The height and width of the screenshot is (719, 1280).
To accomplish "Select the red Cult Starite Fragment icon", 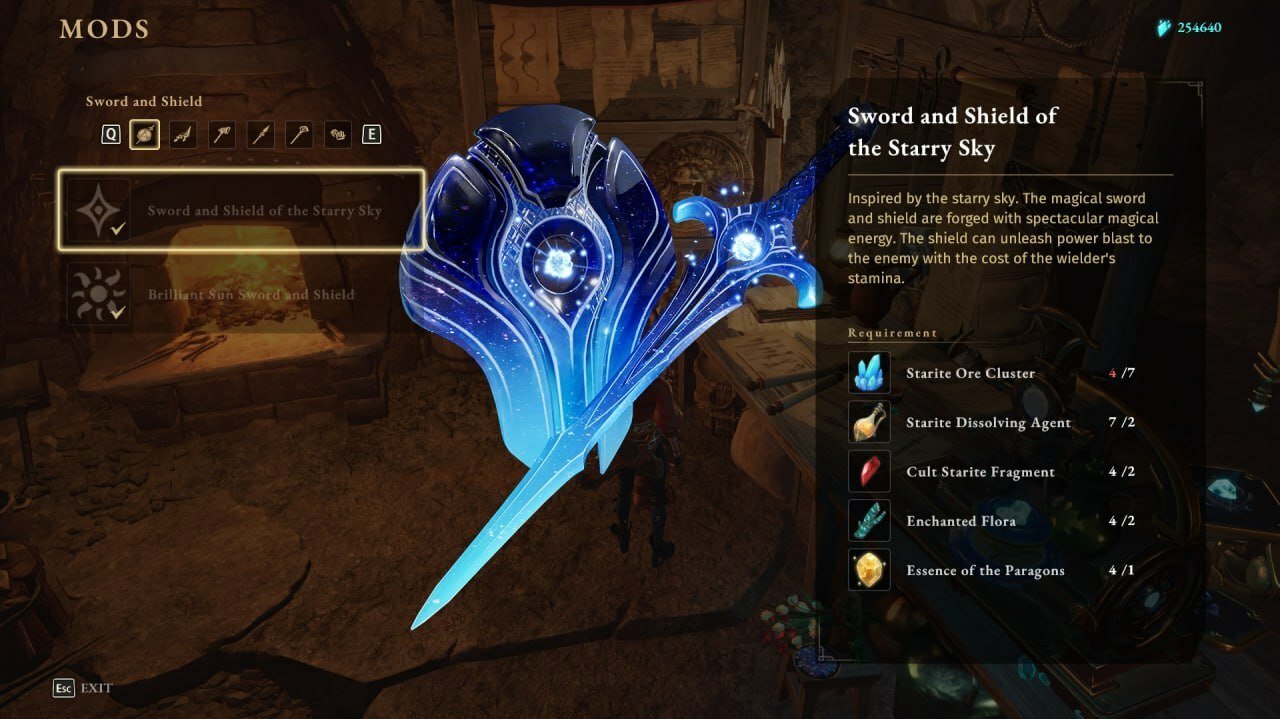I will tap(867, 471).
